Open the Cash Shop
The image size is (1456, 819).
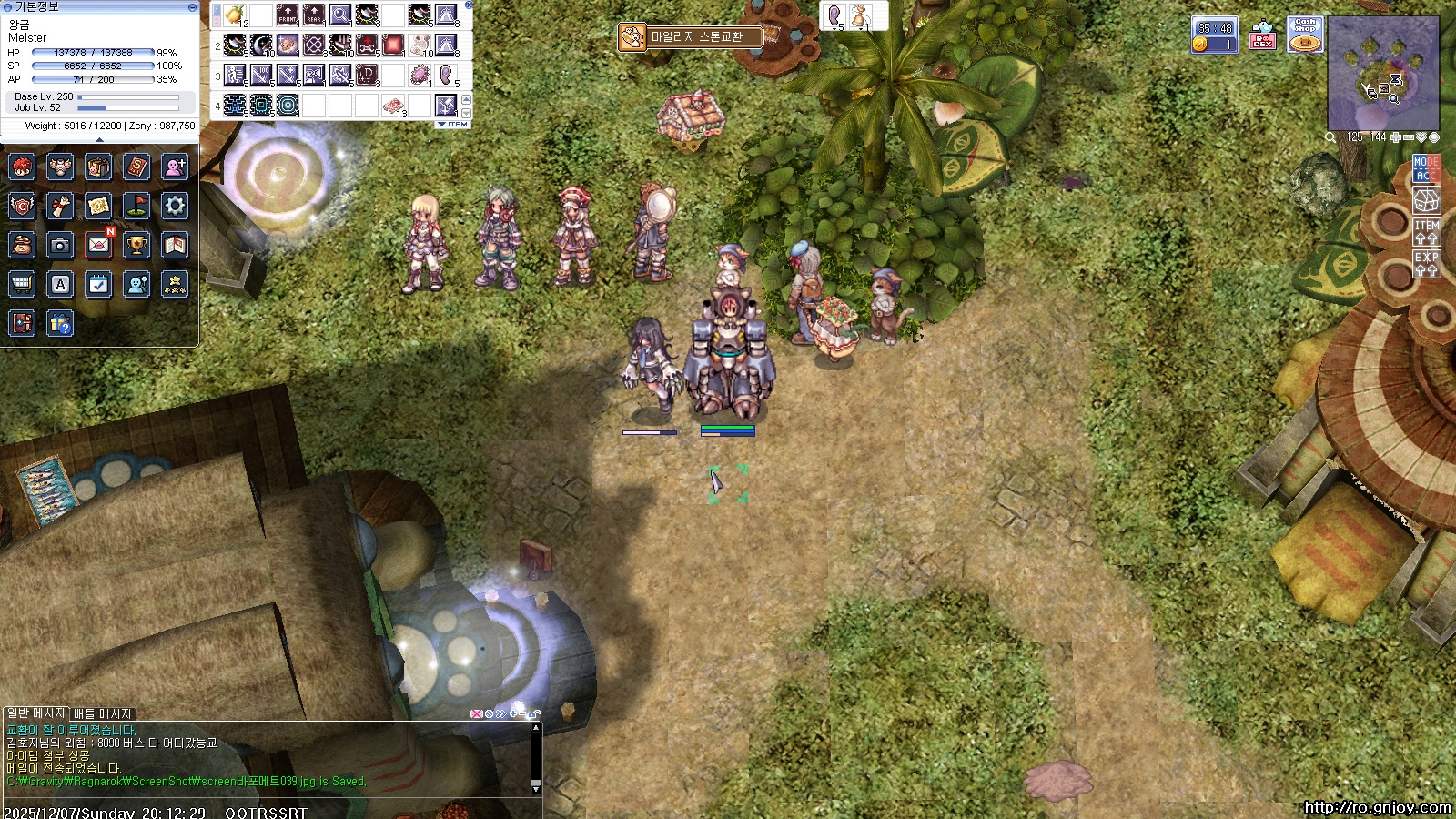1305,35
